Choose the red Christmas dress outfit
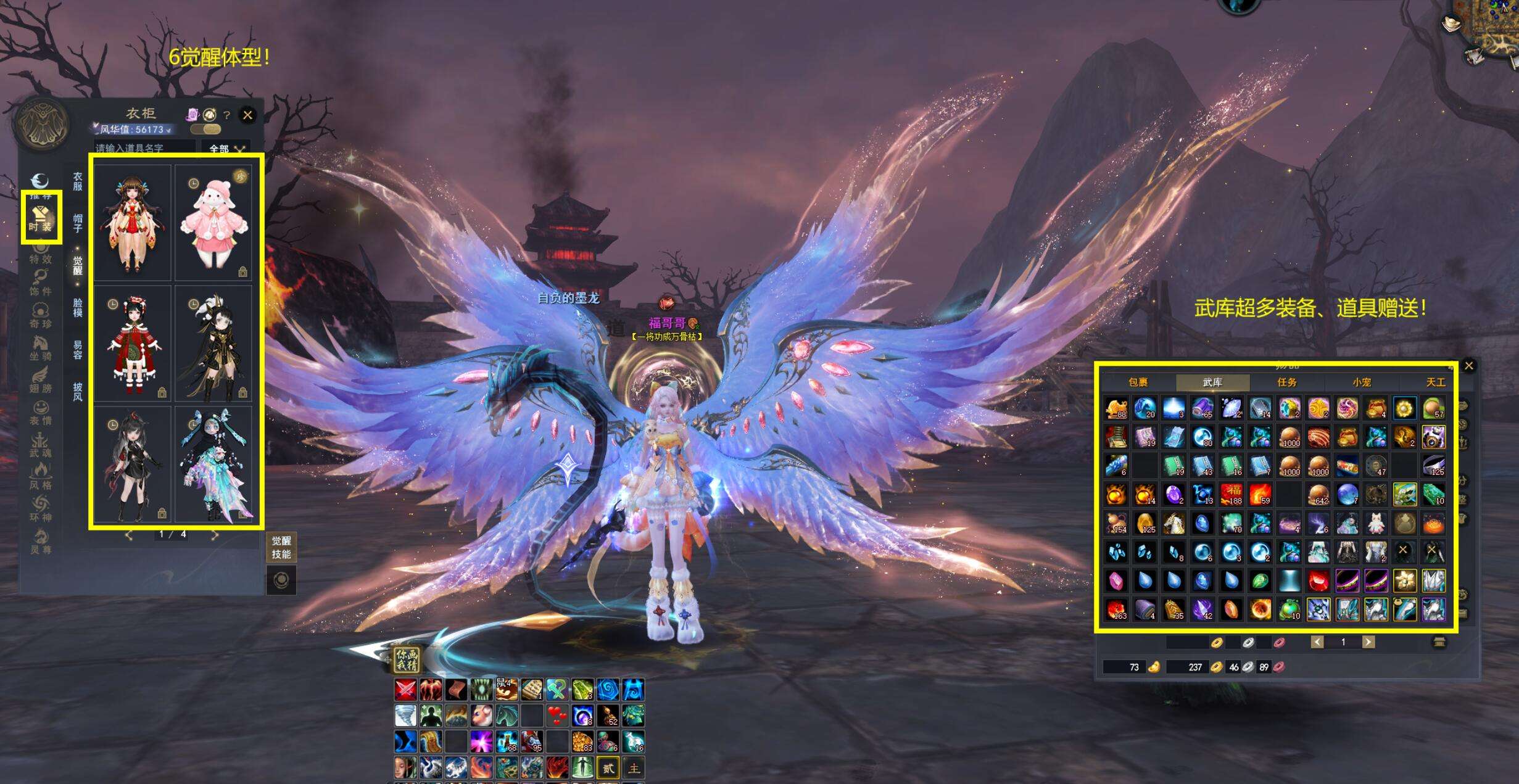The image size is (1519, 784). click(132, 344)
